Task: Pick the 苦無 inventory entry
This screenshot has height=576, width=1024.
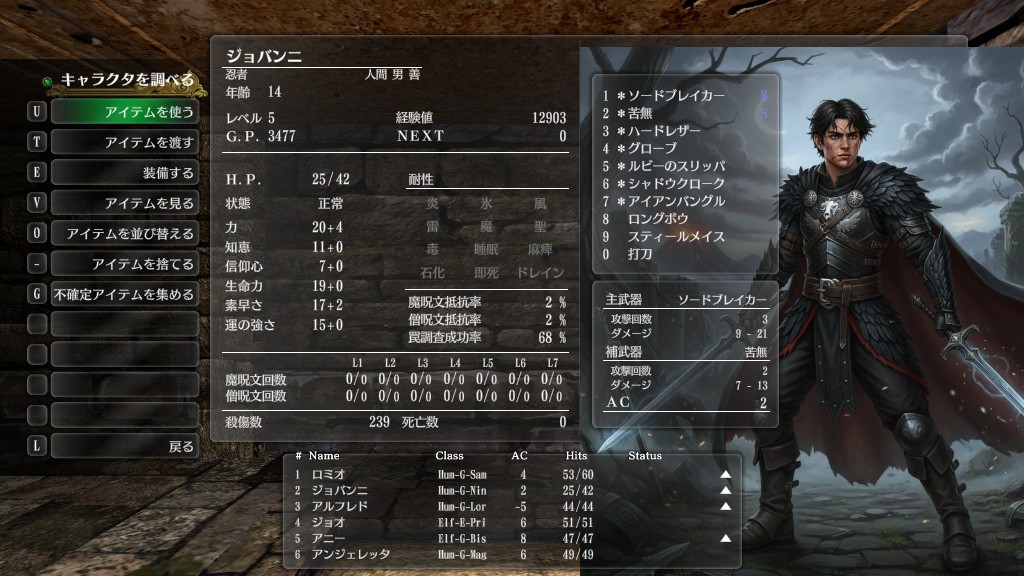Action: point(642,114)
